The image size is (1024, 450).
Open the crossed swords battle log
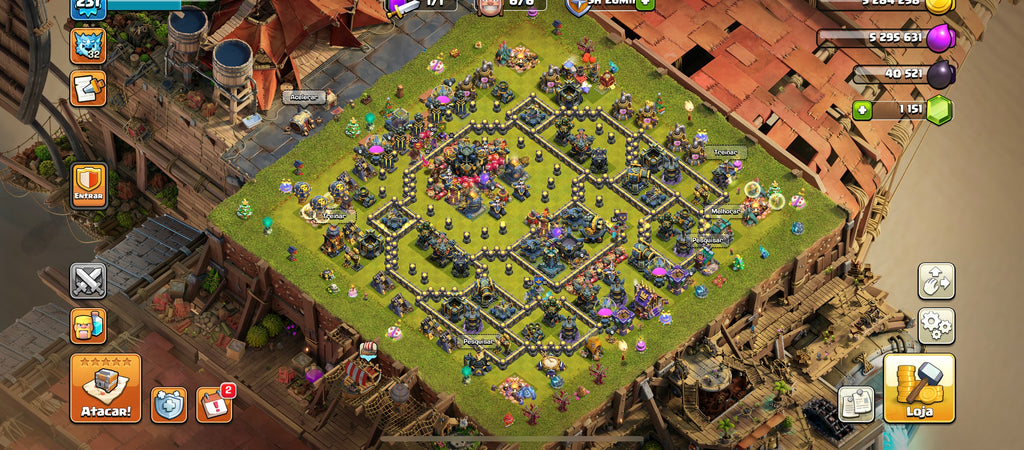(88, 281)
